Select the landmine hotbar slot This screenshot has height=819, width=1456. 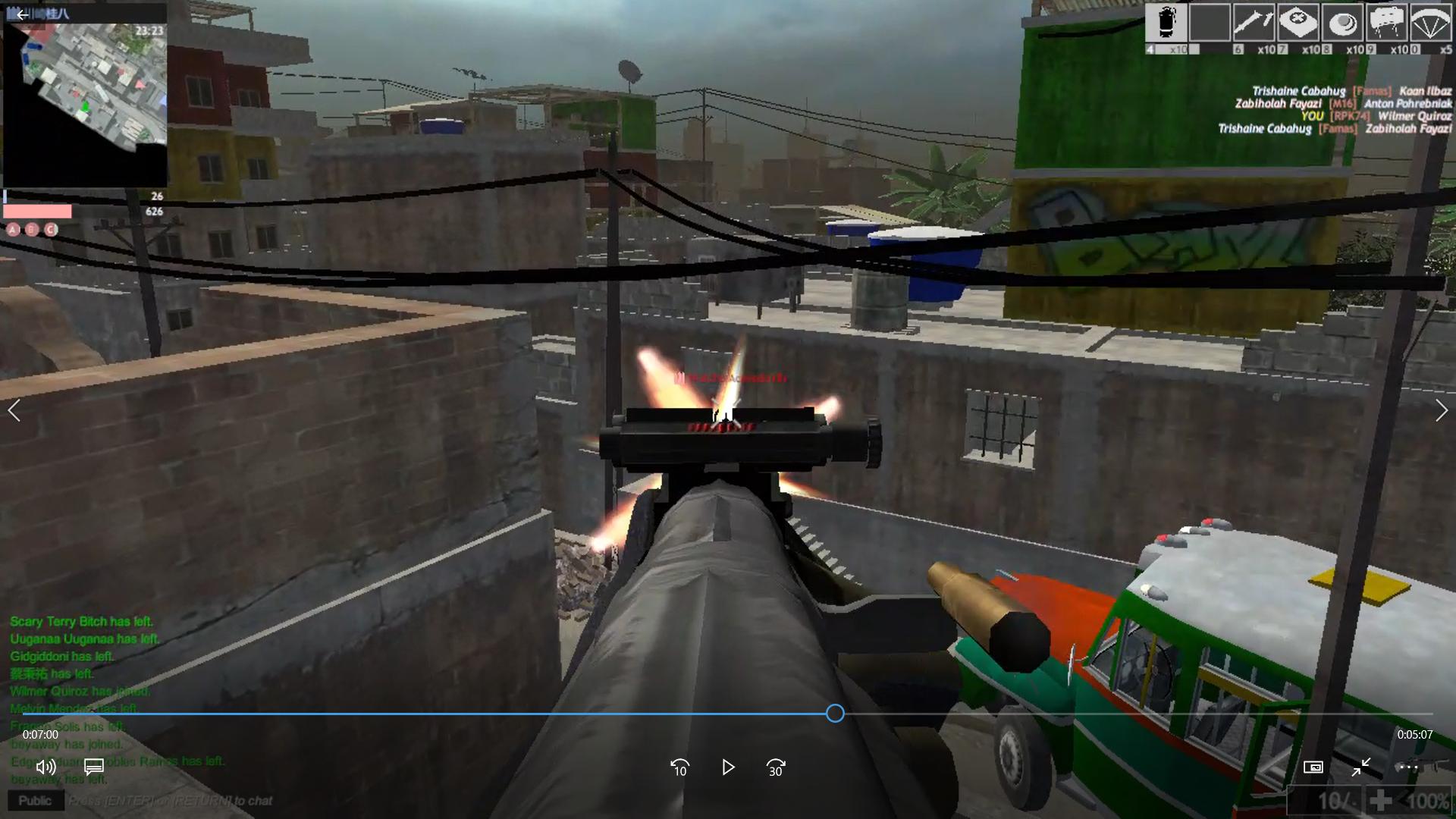[x=1342, y=23]
